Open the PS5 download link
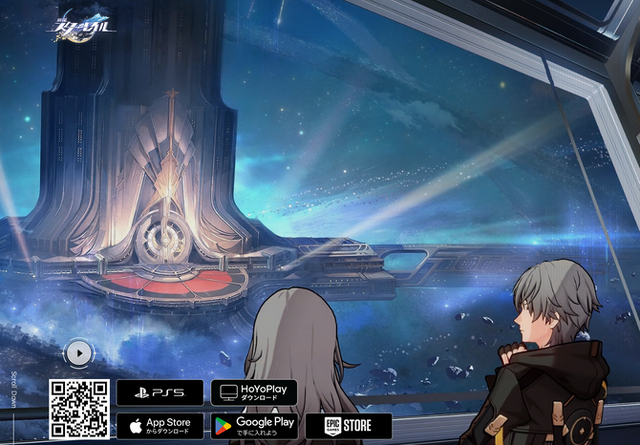This screenshot has height=445, width=640. 159,392
